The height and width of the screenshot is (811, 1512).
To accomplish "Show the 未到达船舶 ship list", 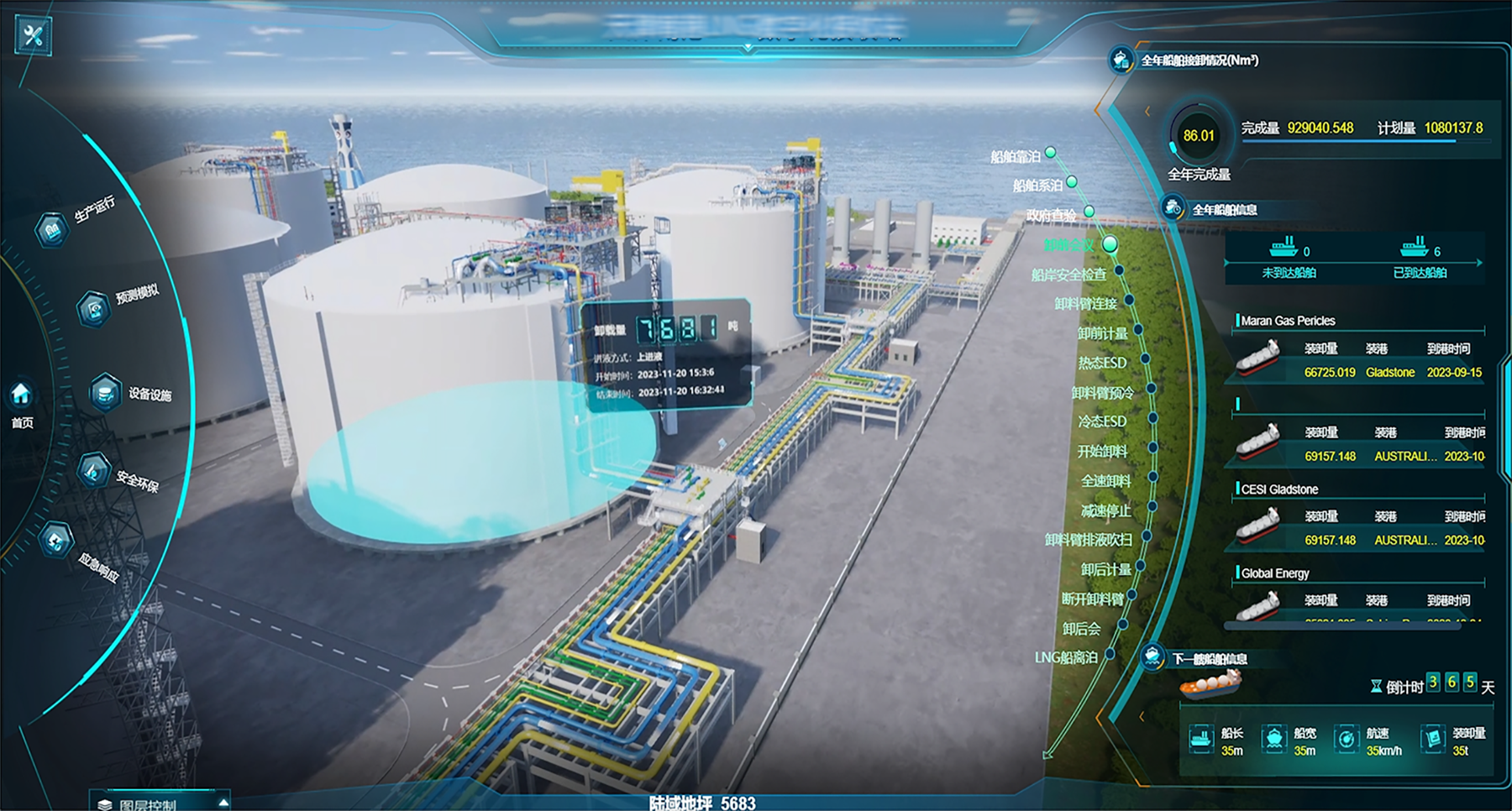I will (1289, 259).
